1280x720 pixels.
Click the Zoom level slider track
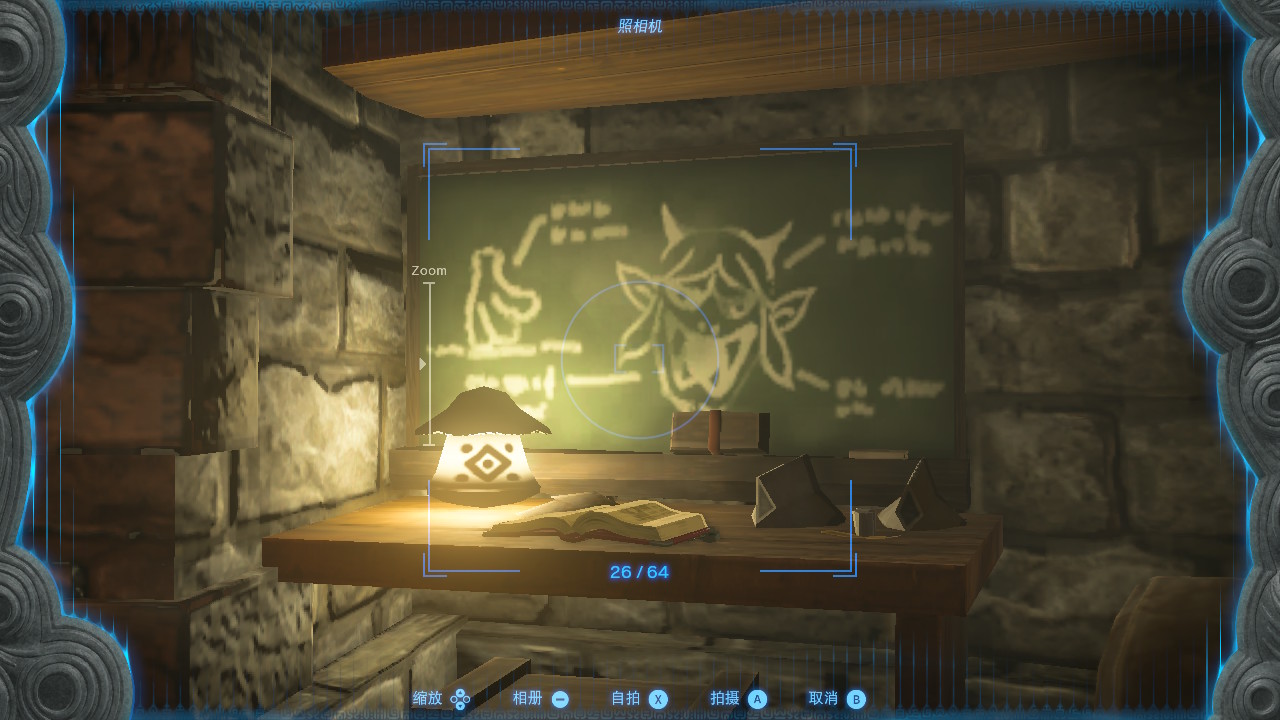pyautogui.click(x=429, y=364)
